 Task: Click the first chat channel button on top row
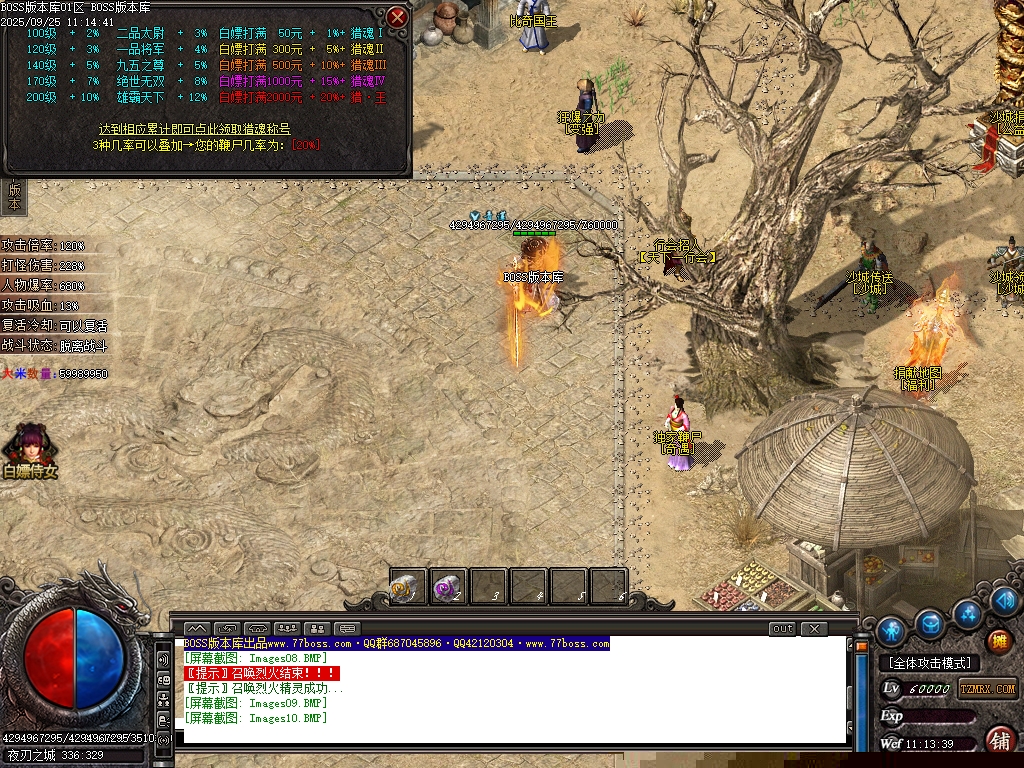pyautogui.click(x=196, y=629)
